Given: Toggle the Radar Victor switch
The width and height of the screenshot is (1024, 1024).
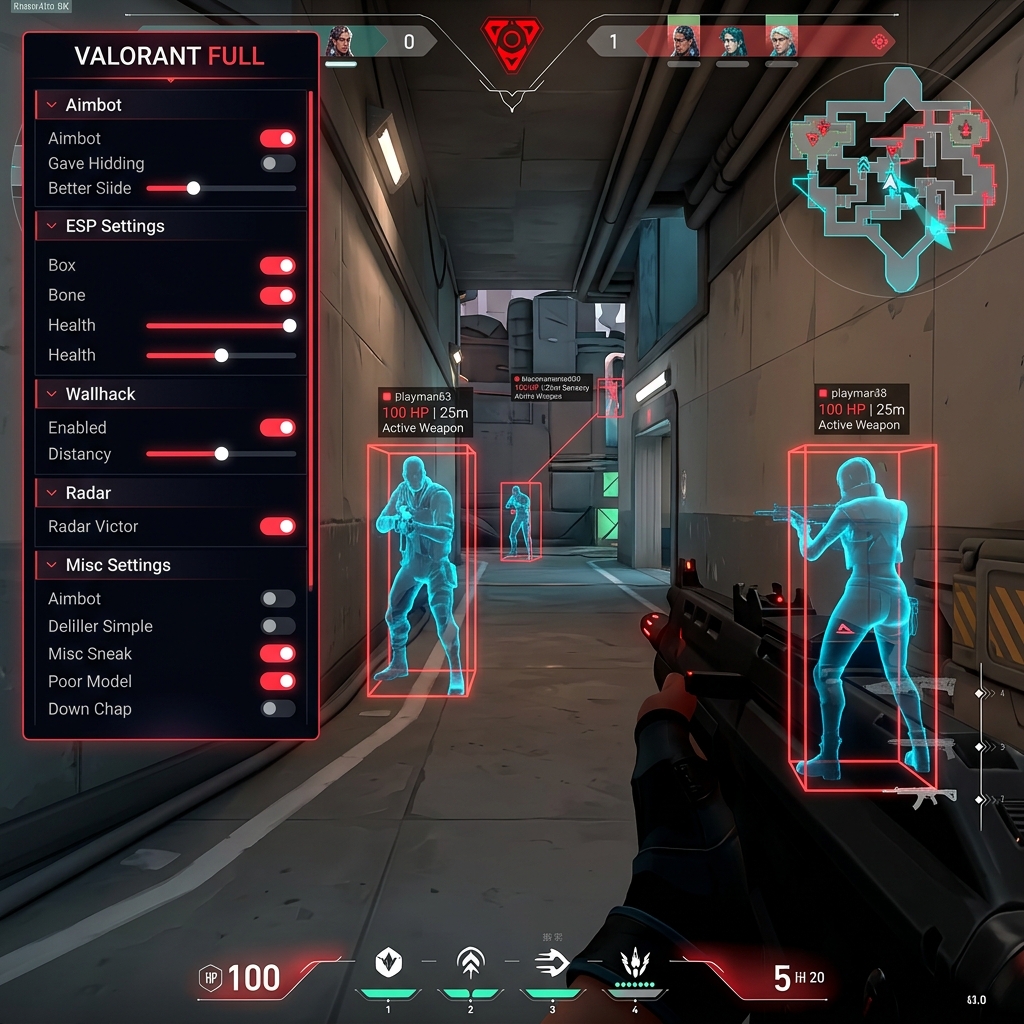Looking at the screenshot, I should tap(277, 526).
